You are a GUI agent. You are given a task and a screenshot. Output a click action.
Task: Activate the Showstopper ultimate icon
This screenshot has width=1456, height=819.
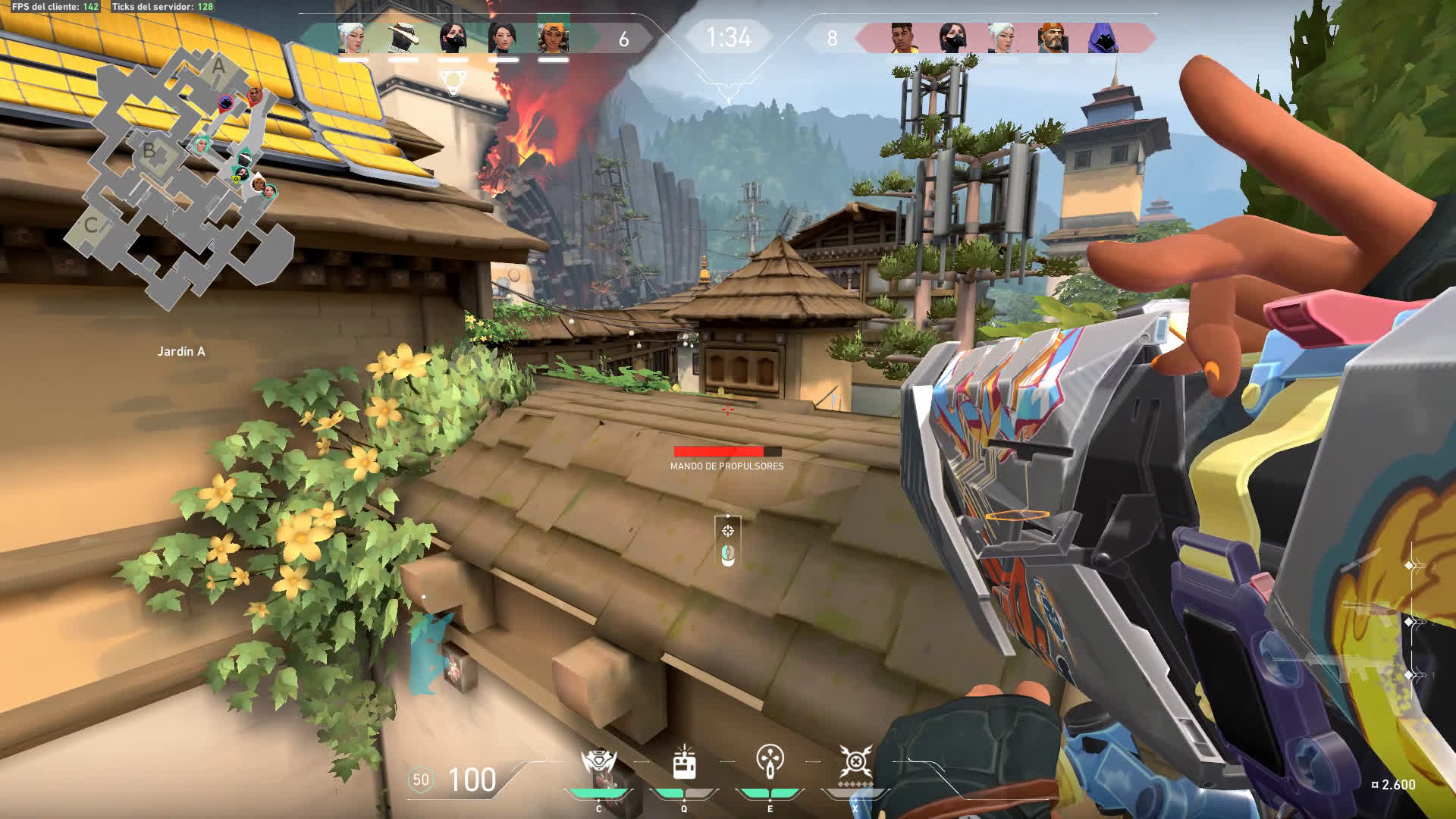click(855, 762)
